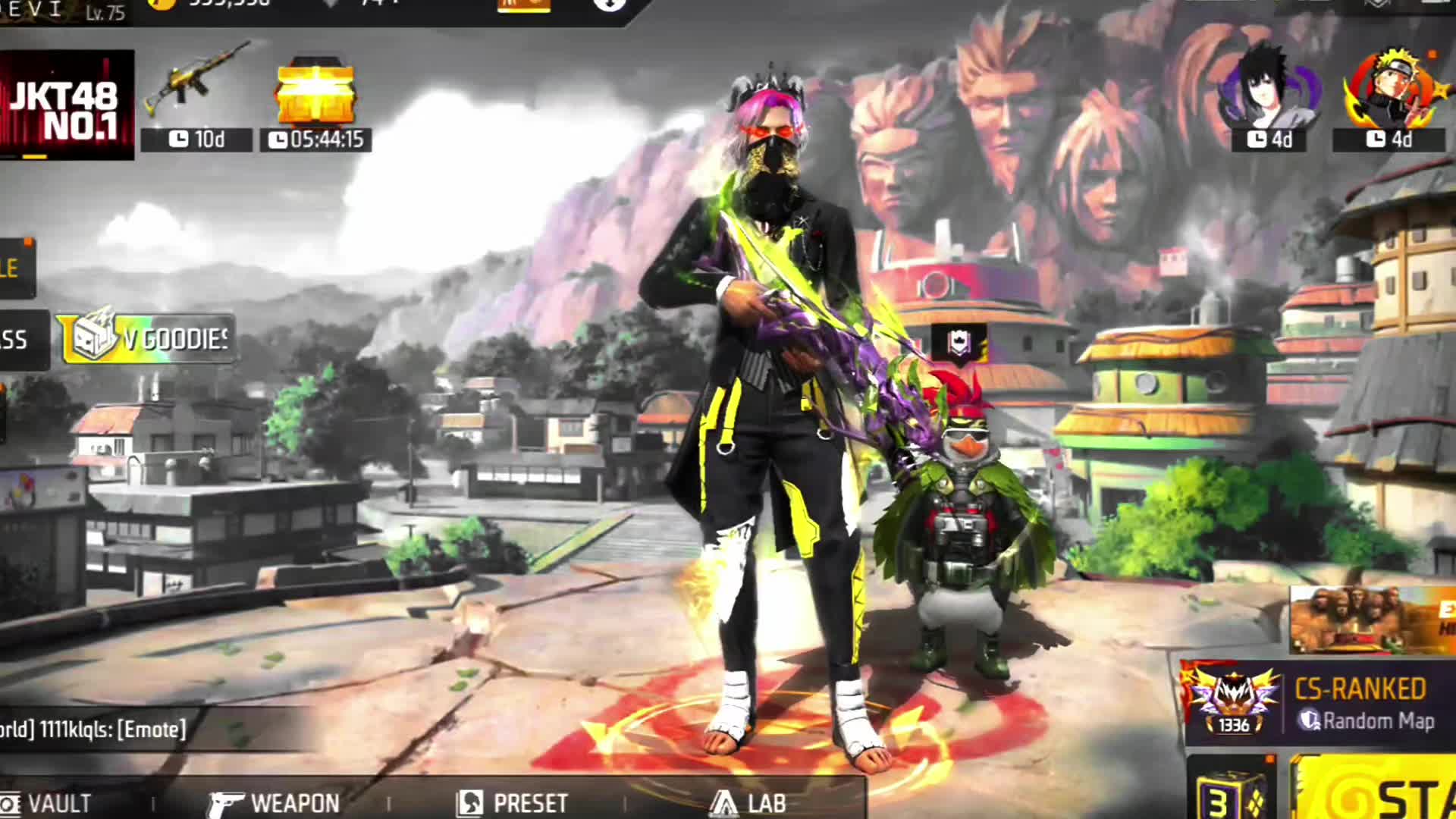Go to the Weapon section
Screen dimensions: 1456x819
275,802
